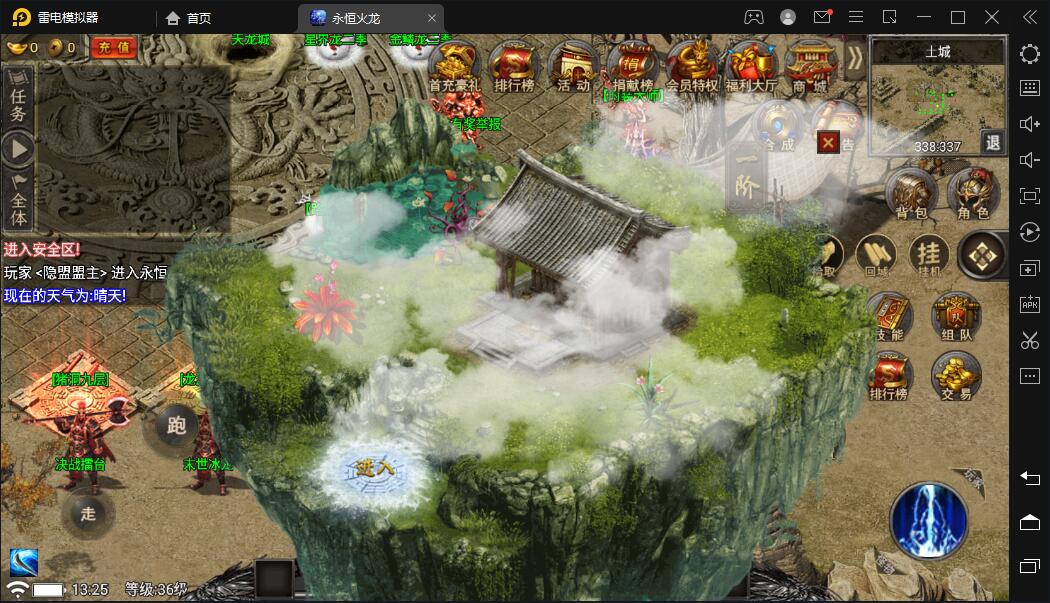Open the 技能 skills book
1050x603 pixels.
pyautogui.click(x=889, y=318)
